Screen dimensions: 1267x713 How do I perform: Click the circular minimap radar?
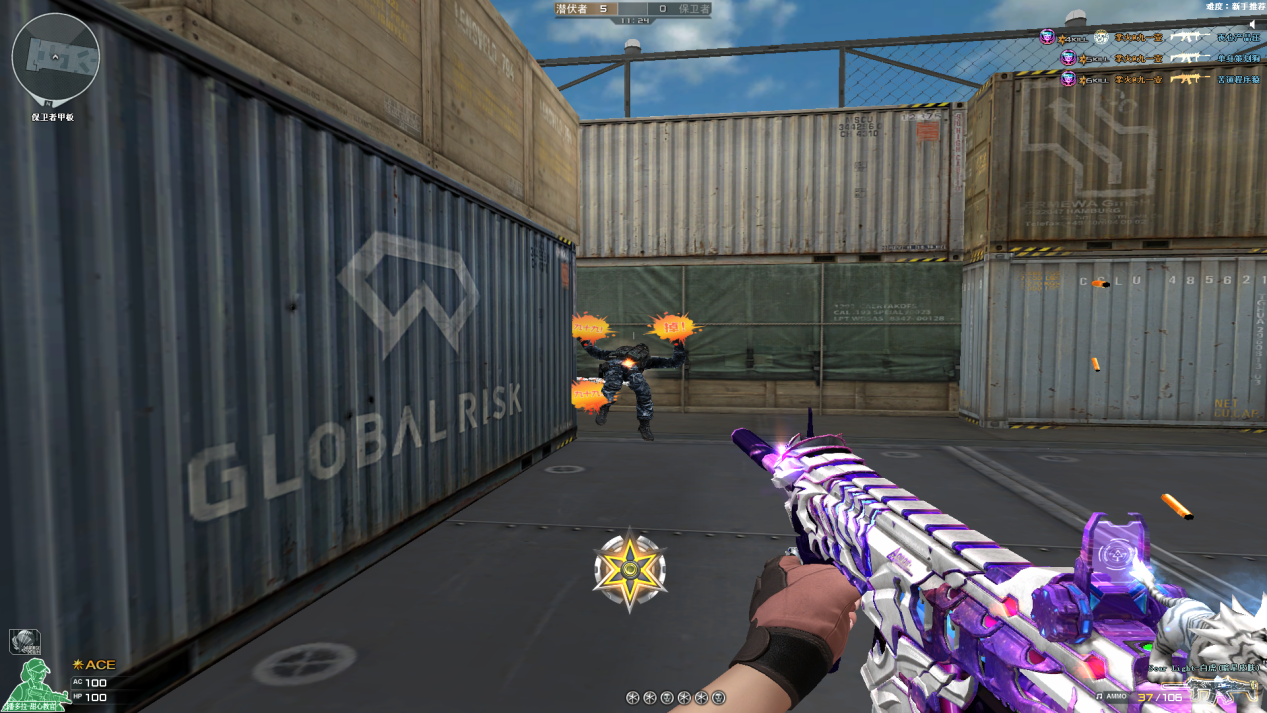coord(55,58)
